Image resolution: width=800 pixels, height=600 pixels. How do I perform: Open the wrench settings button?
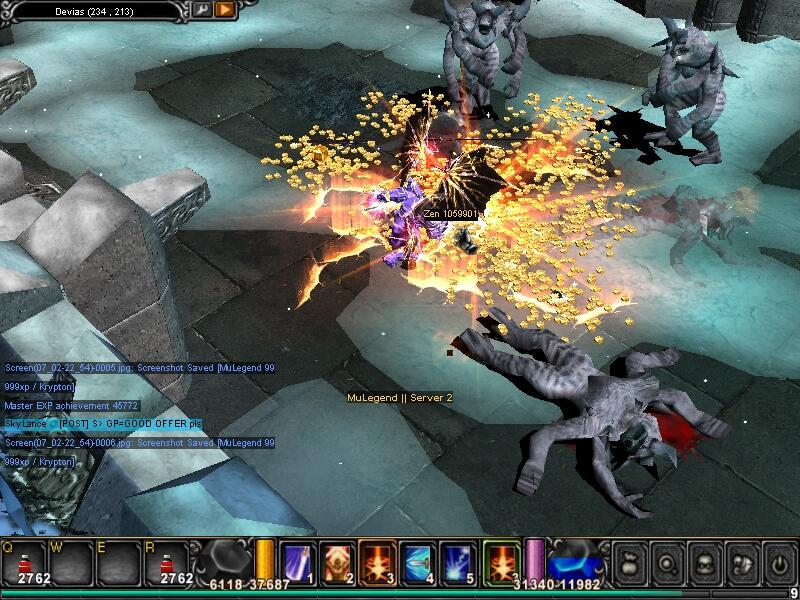[202, 10]
